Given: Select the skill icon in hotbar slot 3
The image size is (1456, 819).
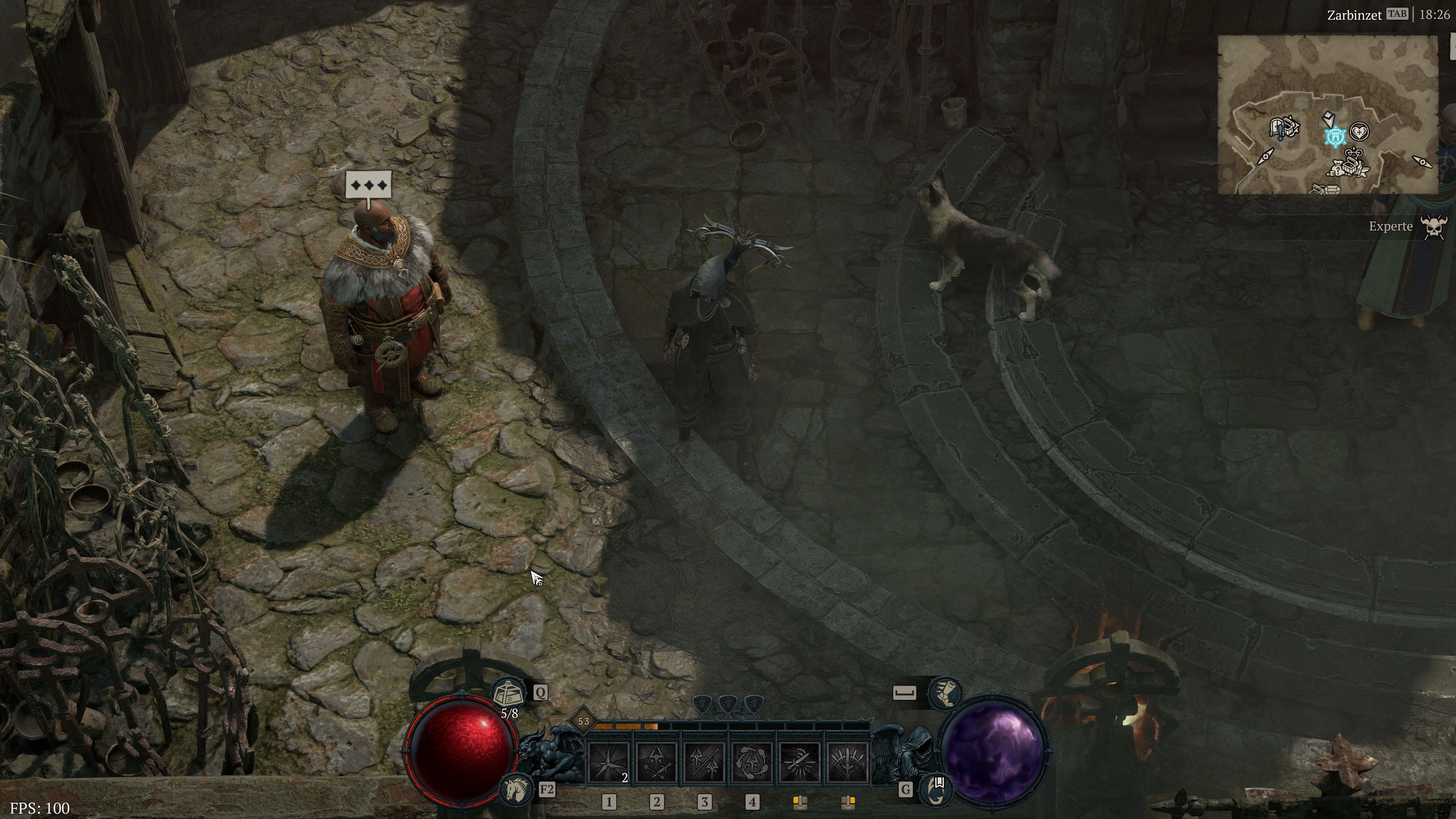Looking at the screenshot, I should tap(704, 762).
